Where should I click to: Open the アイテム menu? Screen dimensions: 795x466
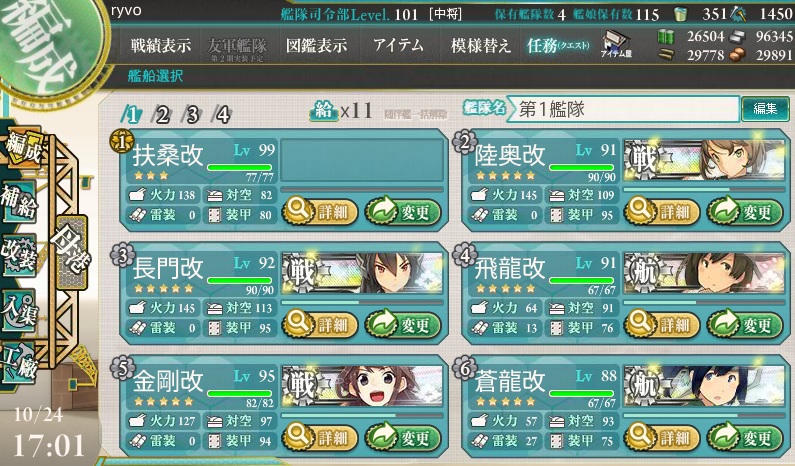click(398, 46)
